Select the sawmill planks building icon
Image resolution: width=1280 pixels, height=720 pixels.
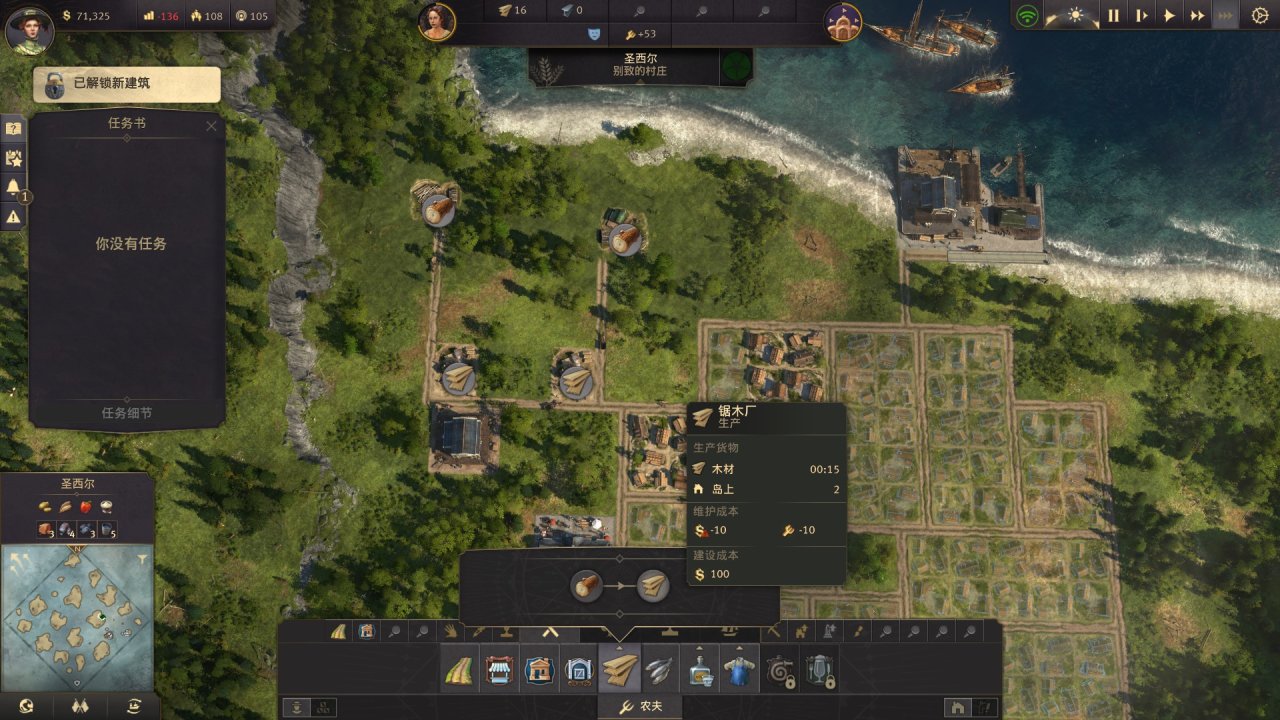point(619,670)
